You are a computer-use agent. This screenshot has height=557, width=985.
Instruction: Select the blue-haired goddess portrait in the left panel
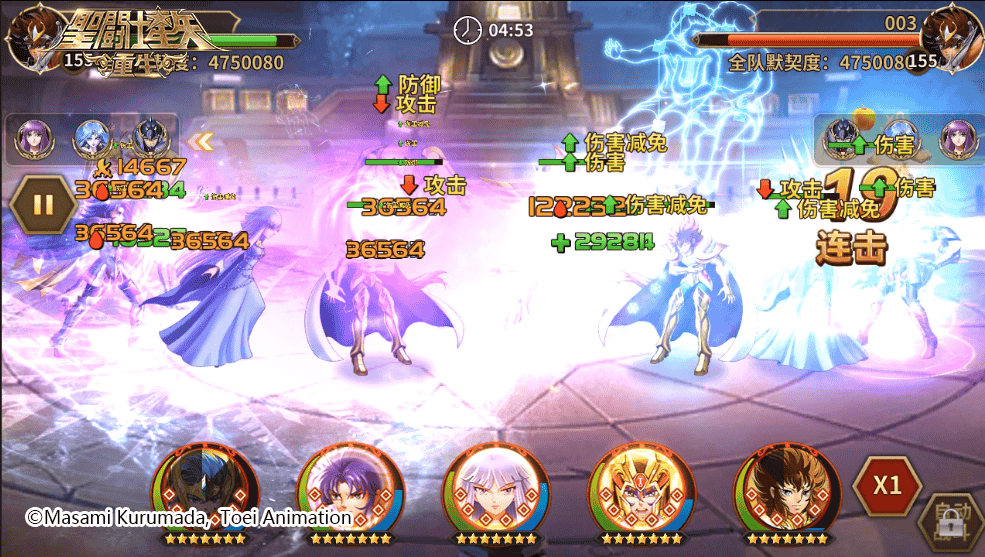[92, 141]
